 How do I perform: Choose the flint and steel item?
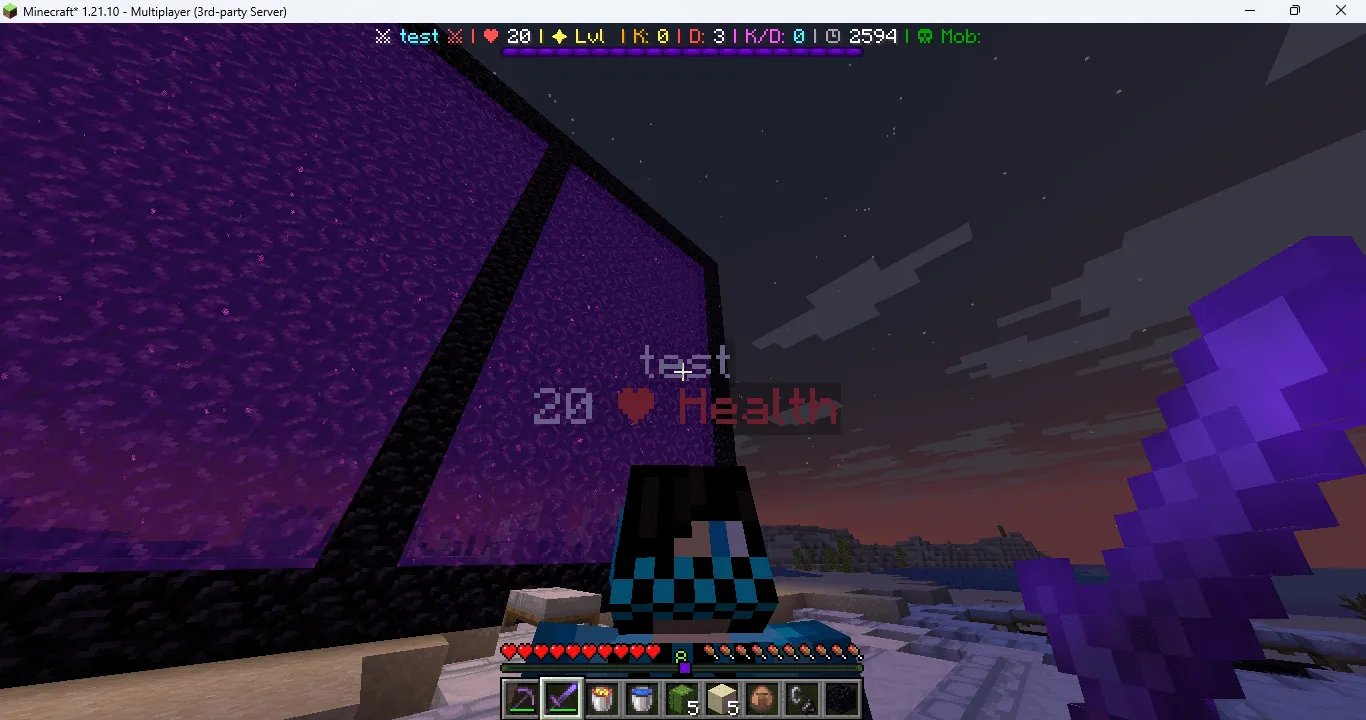(801, 699)
